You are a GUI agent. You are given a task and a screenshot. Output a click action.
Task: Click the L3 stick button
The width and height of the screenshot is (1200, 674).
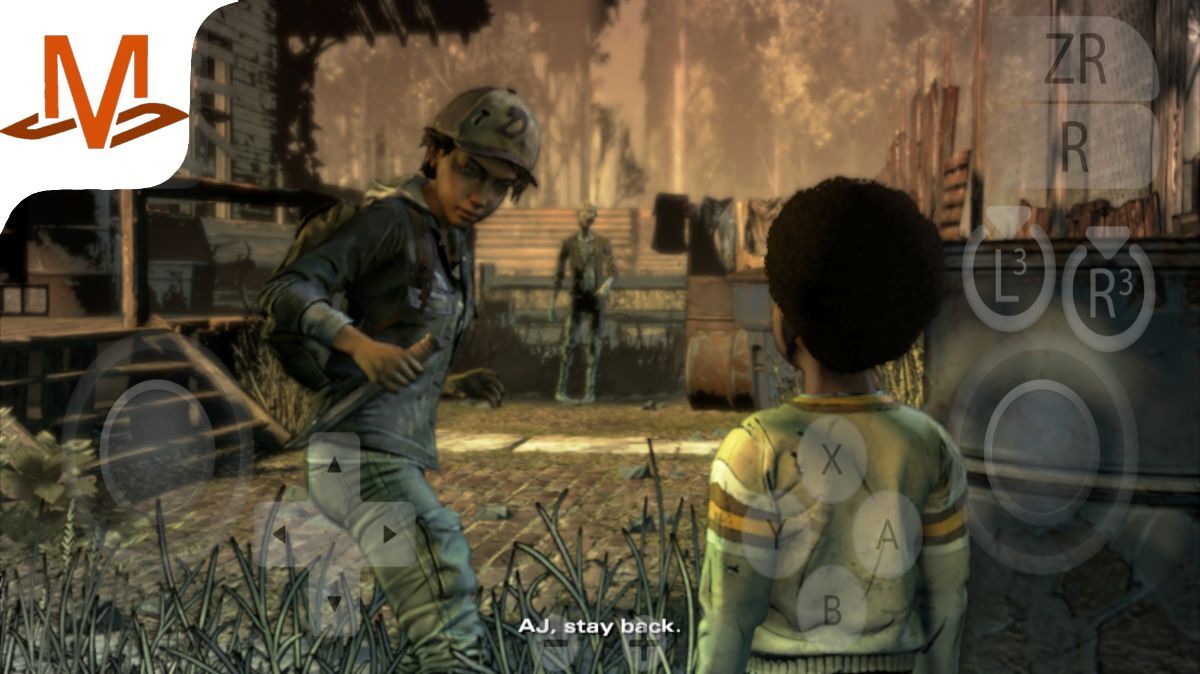[x=1009, y=277]
